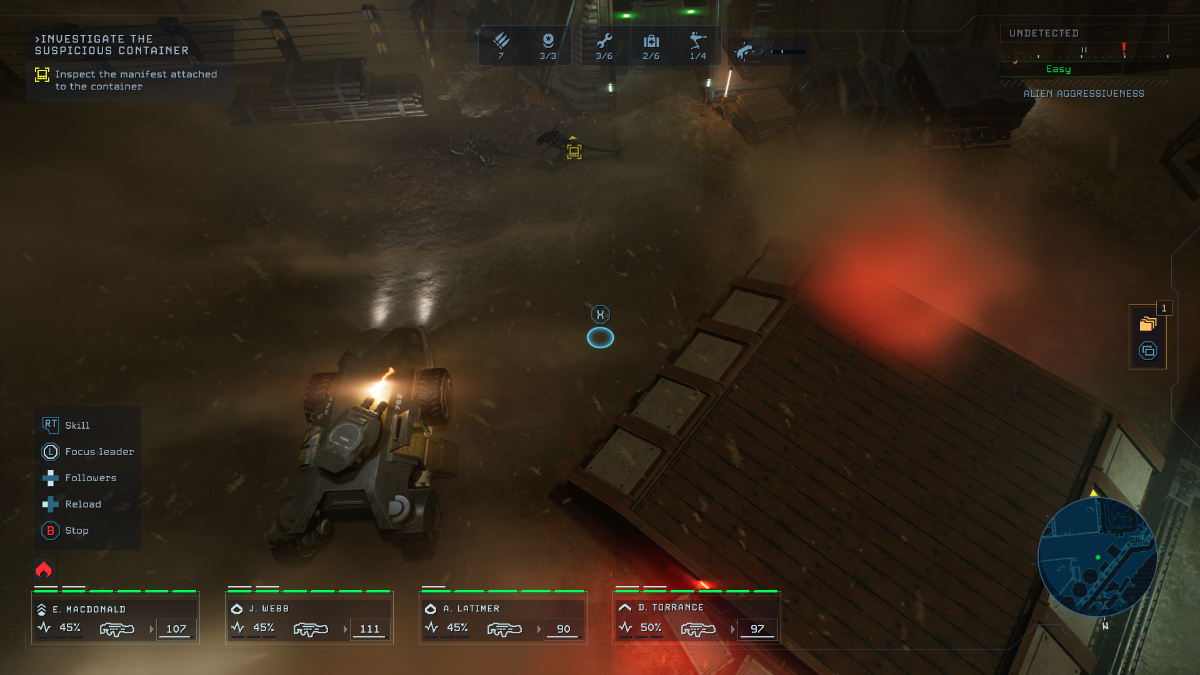Select squad member D. Torrance's panel
Viewport: 1200px width, 675px height.
click(x=697, y=618)
